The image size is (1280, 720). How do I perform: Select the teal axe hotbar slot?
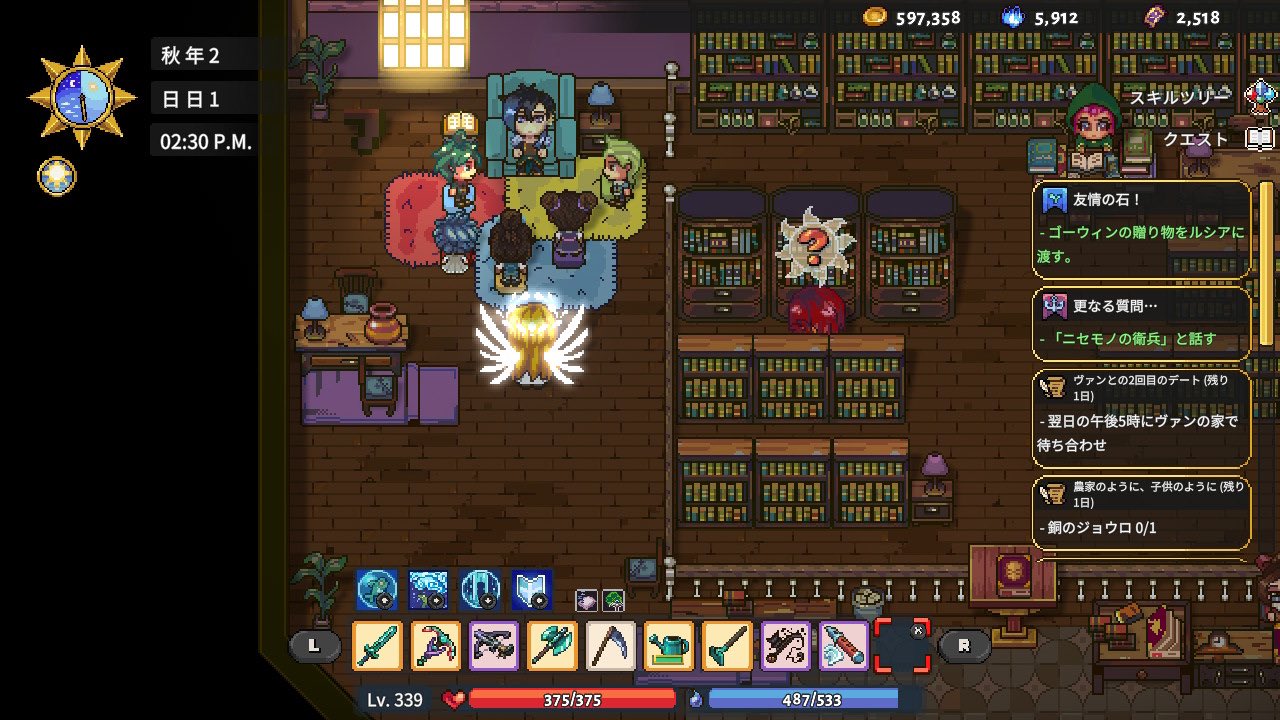(x=552, y=645)
